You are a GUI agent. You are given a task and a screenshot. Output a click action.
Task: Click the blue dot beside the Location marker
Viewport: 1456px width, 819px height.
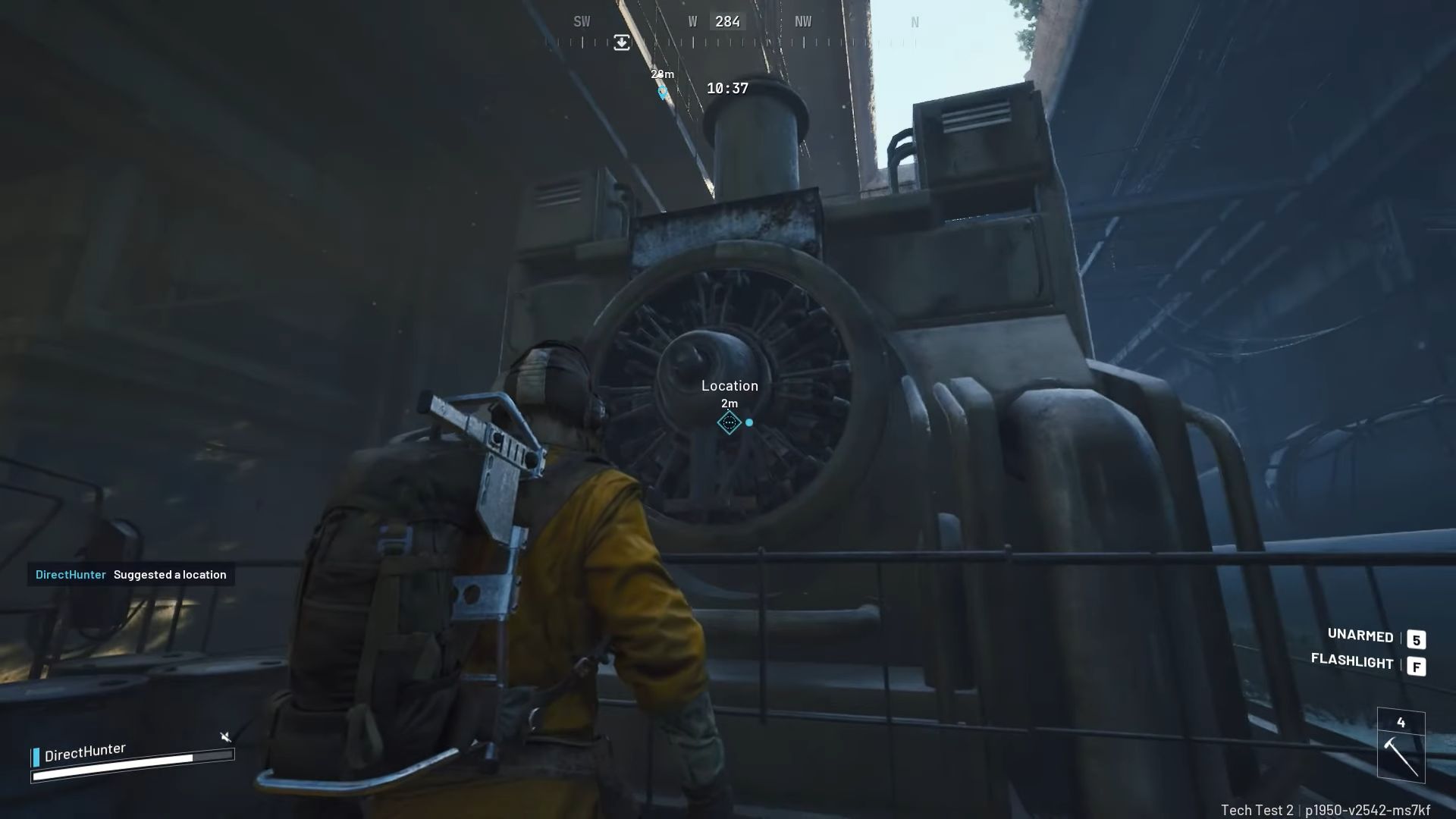749,422
